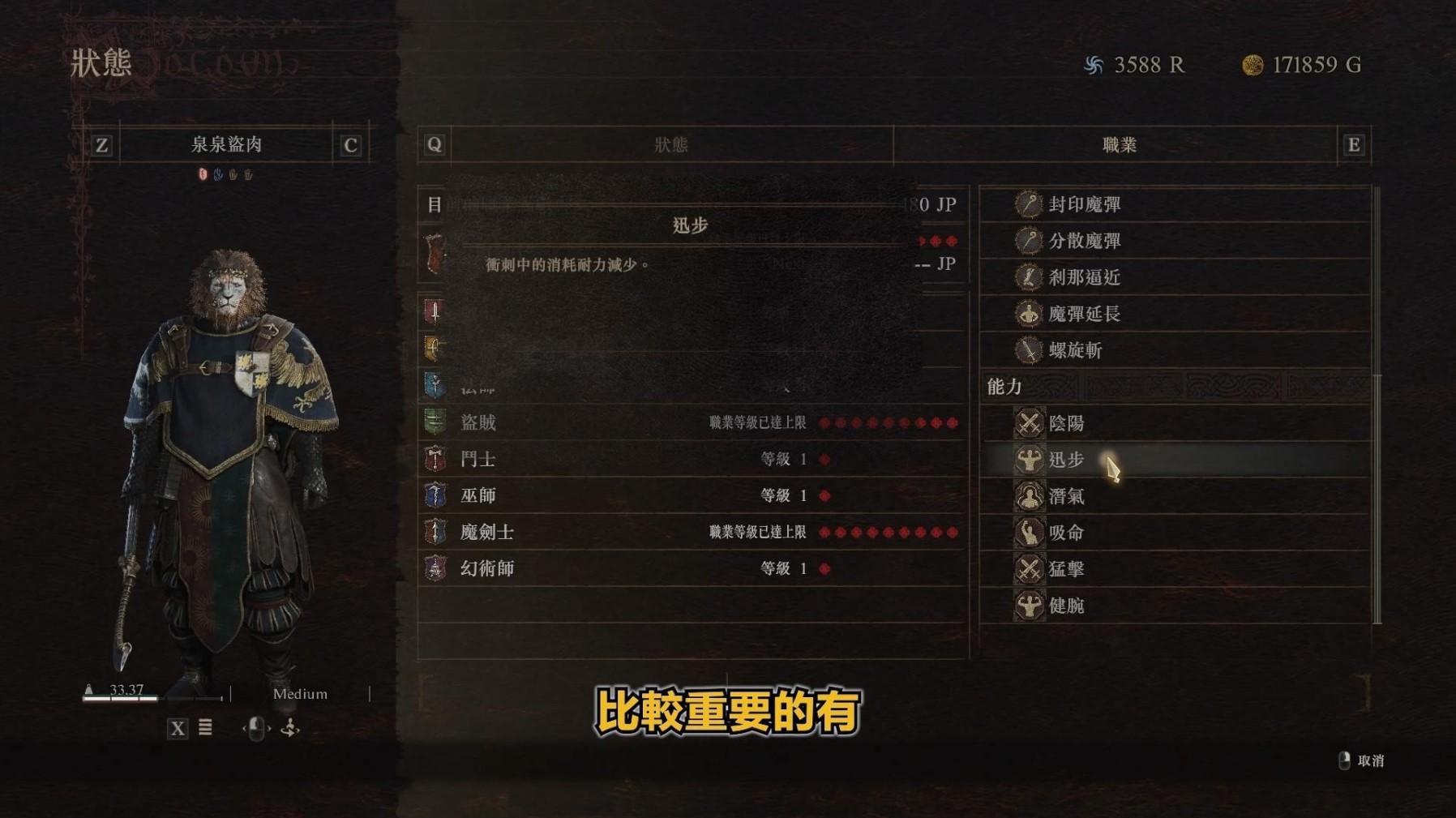Viewport: 1456px width, 818px height.
Task: Select the 分散魔彈 skill icon
Action: point(1028,242)
